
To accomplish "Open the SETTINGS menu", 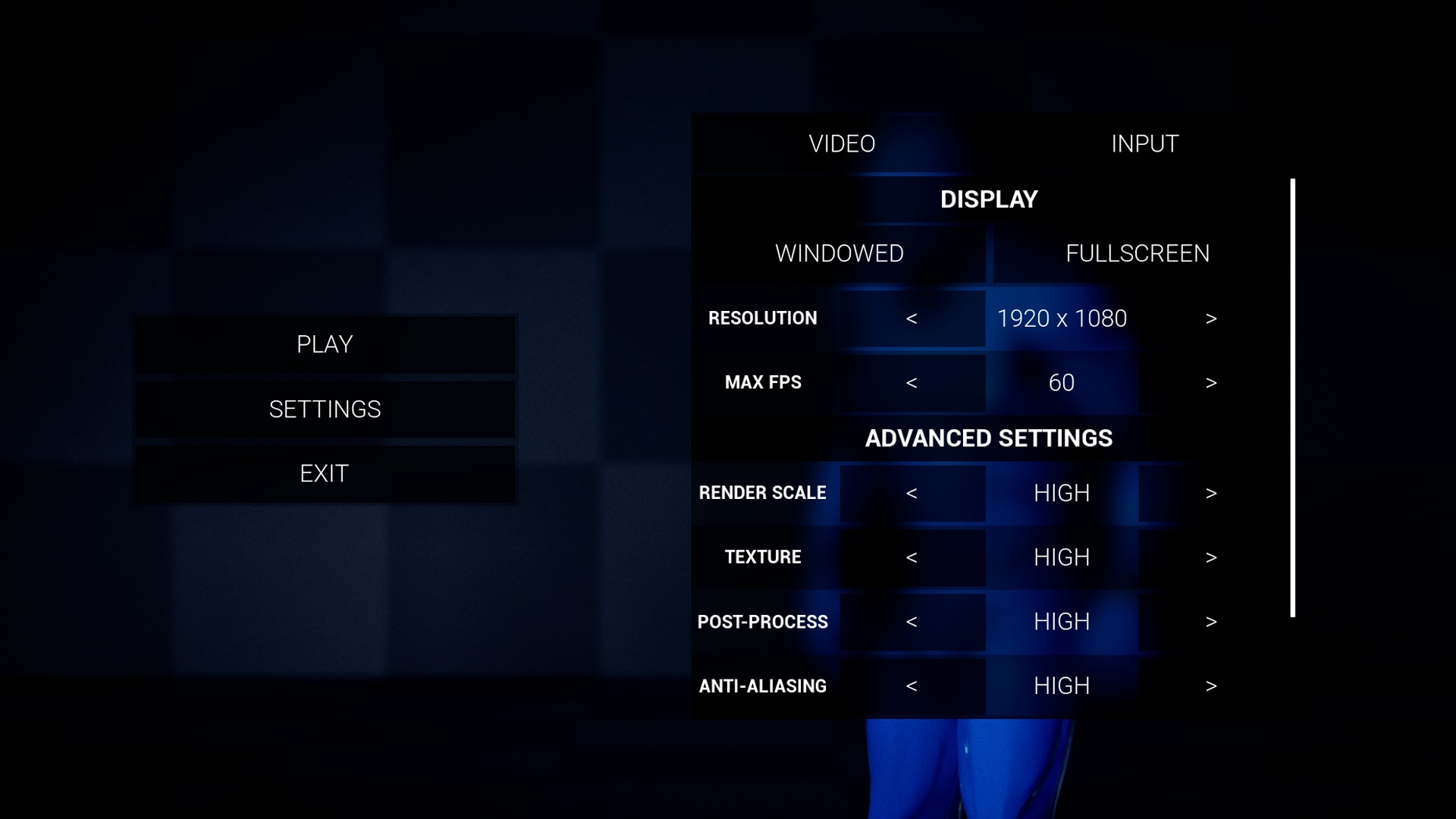I will point(325,409).
